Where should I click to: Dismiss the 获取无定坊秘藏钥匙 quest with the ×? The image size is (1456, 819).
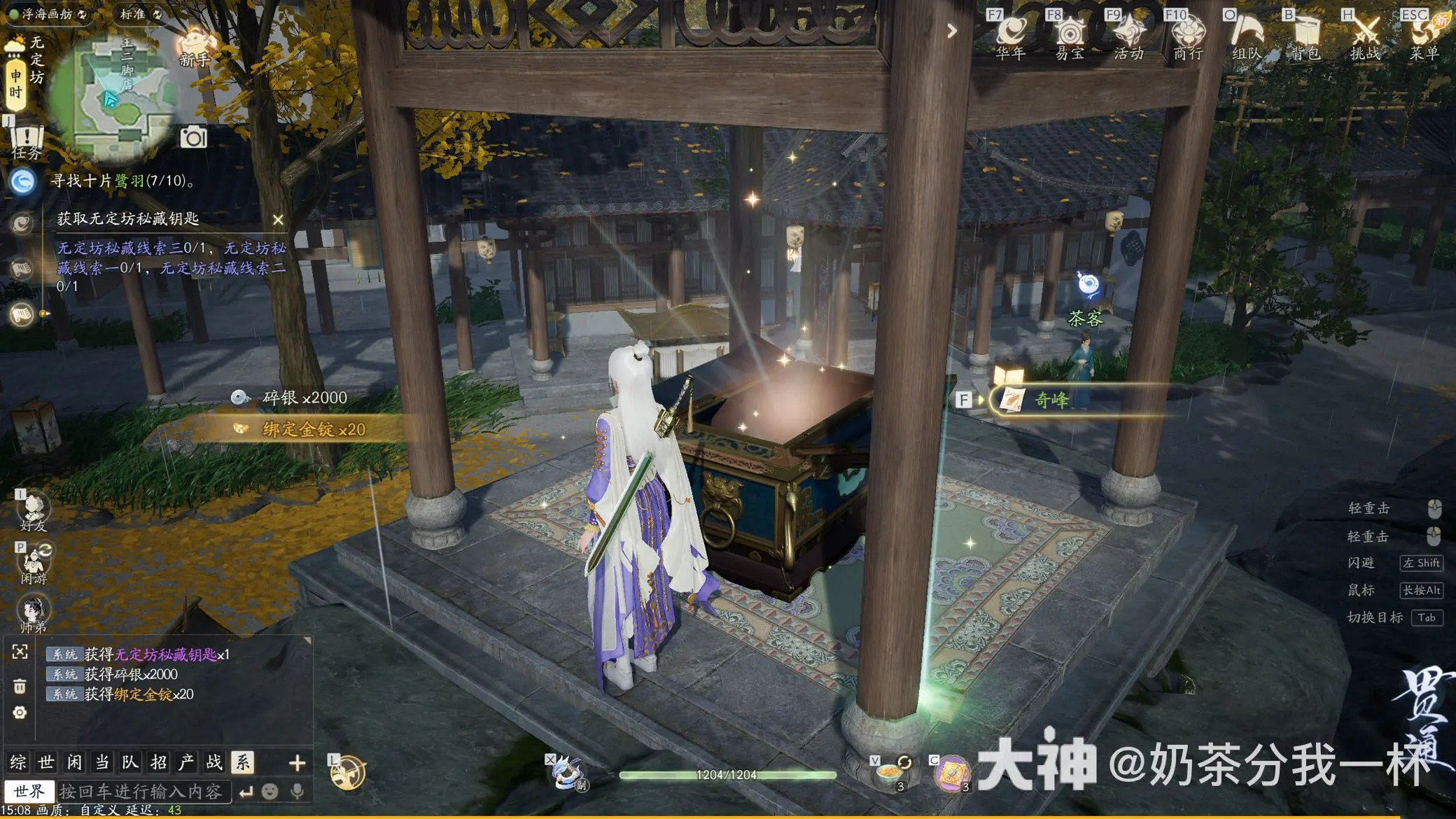[x=279, y=219]
